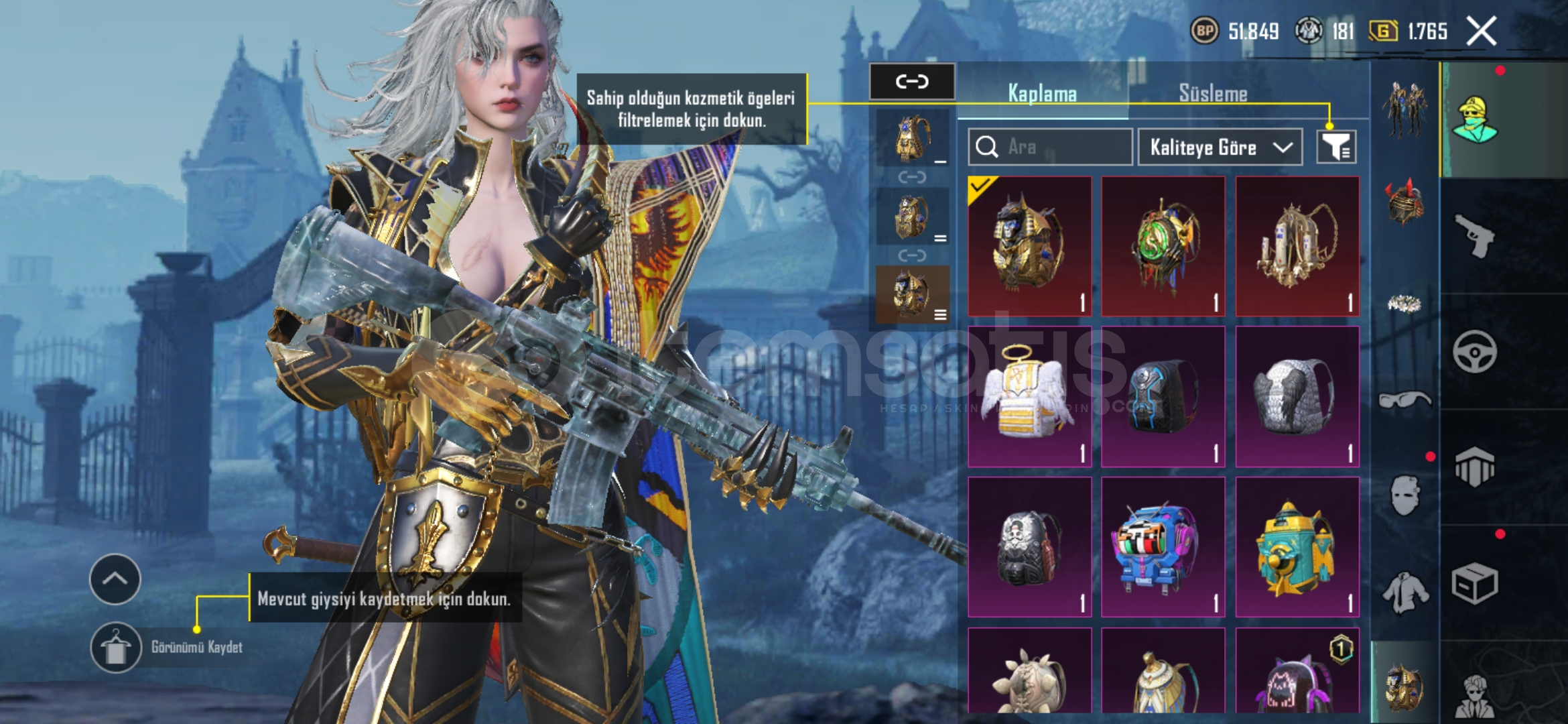Image resolution: width=1568 pixels, height=724 pixels.
Task: Select the golden pharaoh backpack skin
Action: click(1029, 246)
